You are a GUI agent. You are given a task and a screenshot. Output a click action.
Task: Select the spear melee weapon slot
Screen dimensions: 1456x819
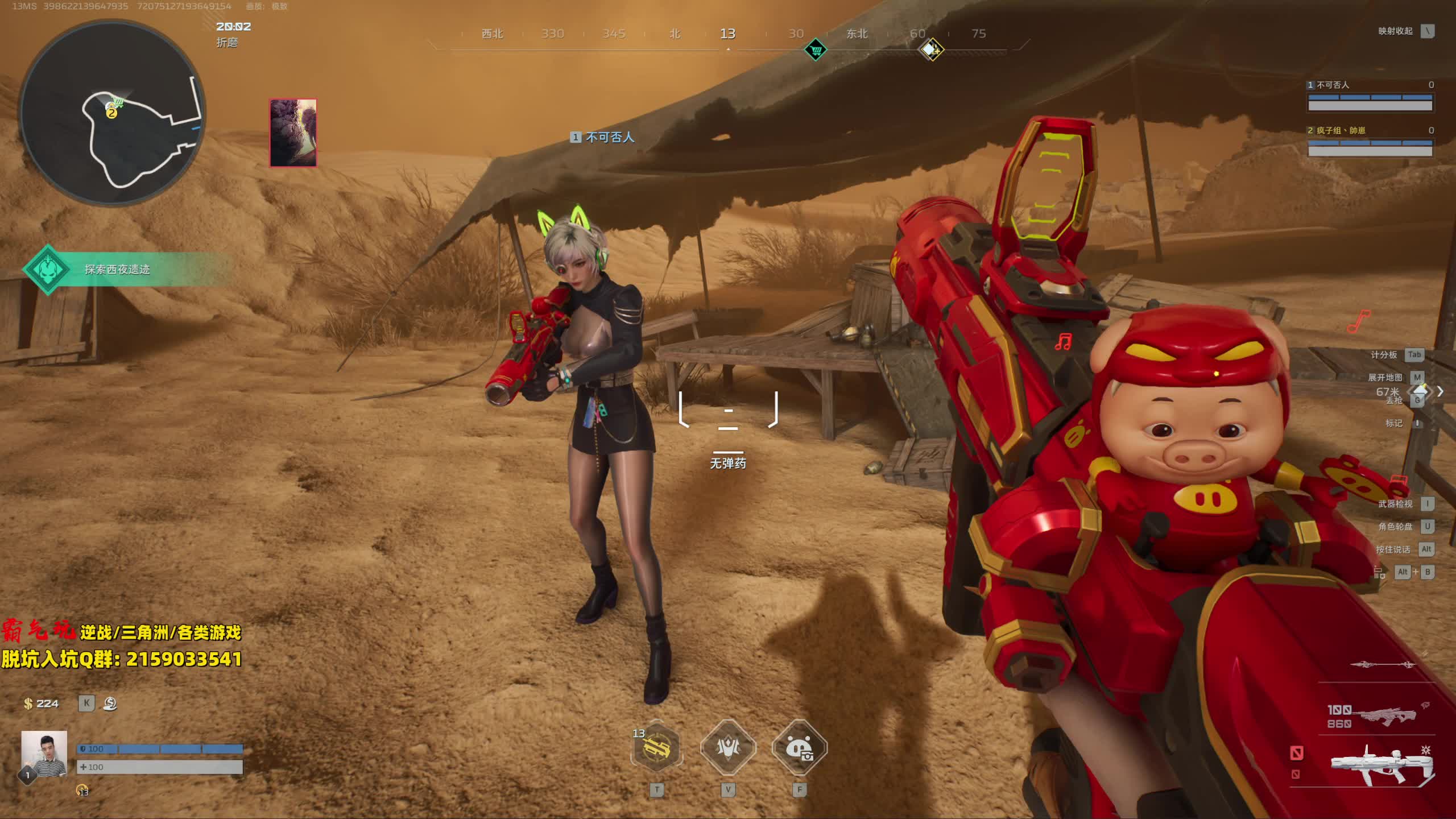tap(1382, 664)
